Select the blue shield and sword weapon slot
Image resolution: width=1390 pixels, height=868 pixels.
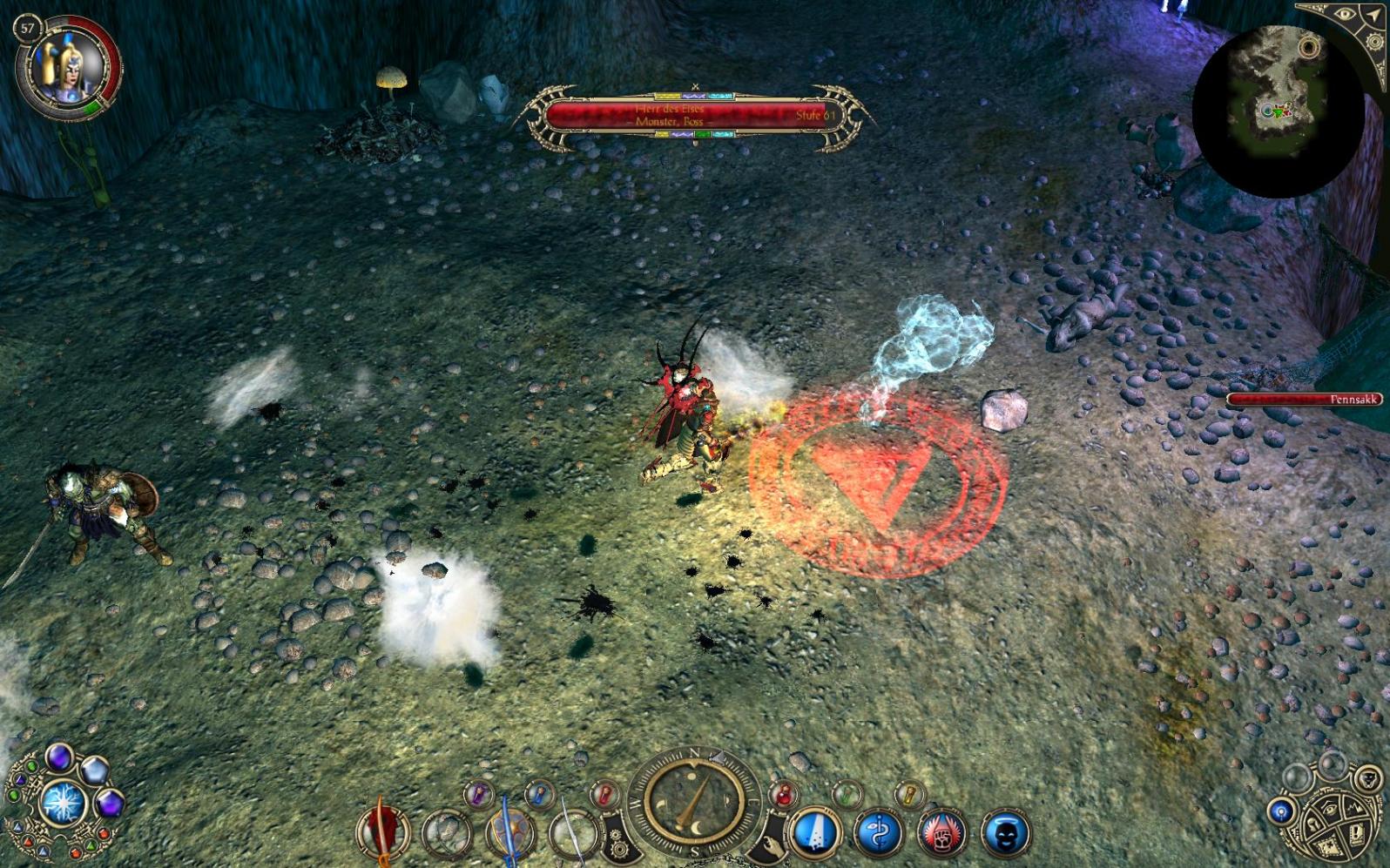point(509,833)
